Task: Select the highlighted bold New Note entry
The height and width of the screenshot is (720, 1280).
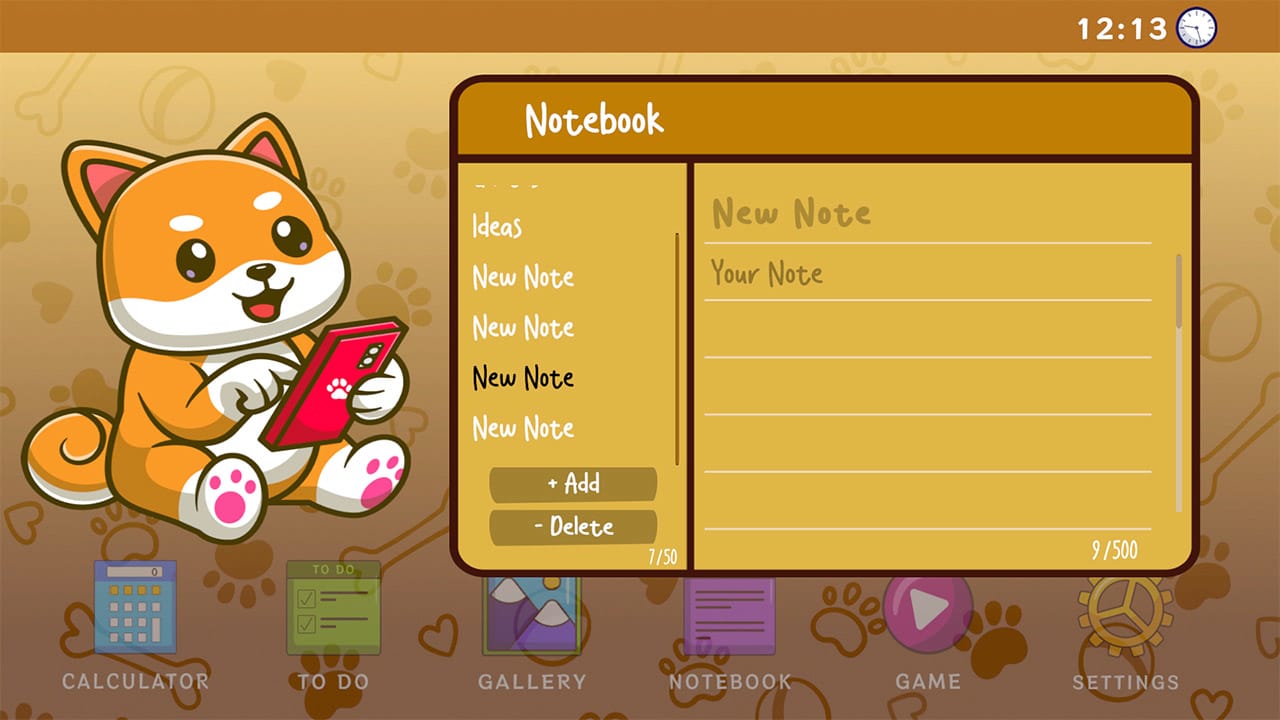Action: point(522,378)
